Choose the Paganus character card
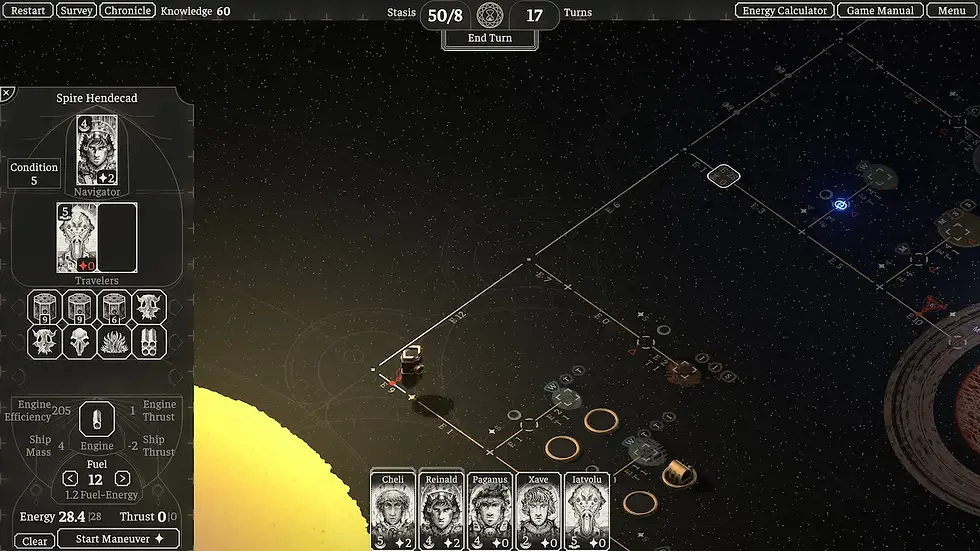 coord(490,510)
